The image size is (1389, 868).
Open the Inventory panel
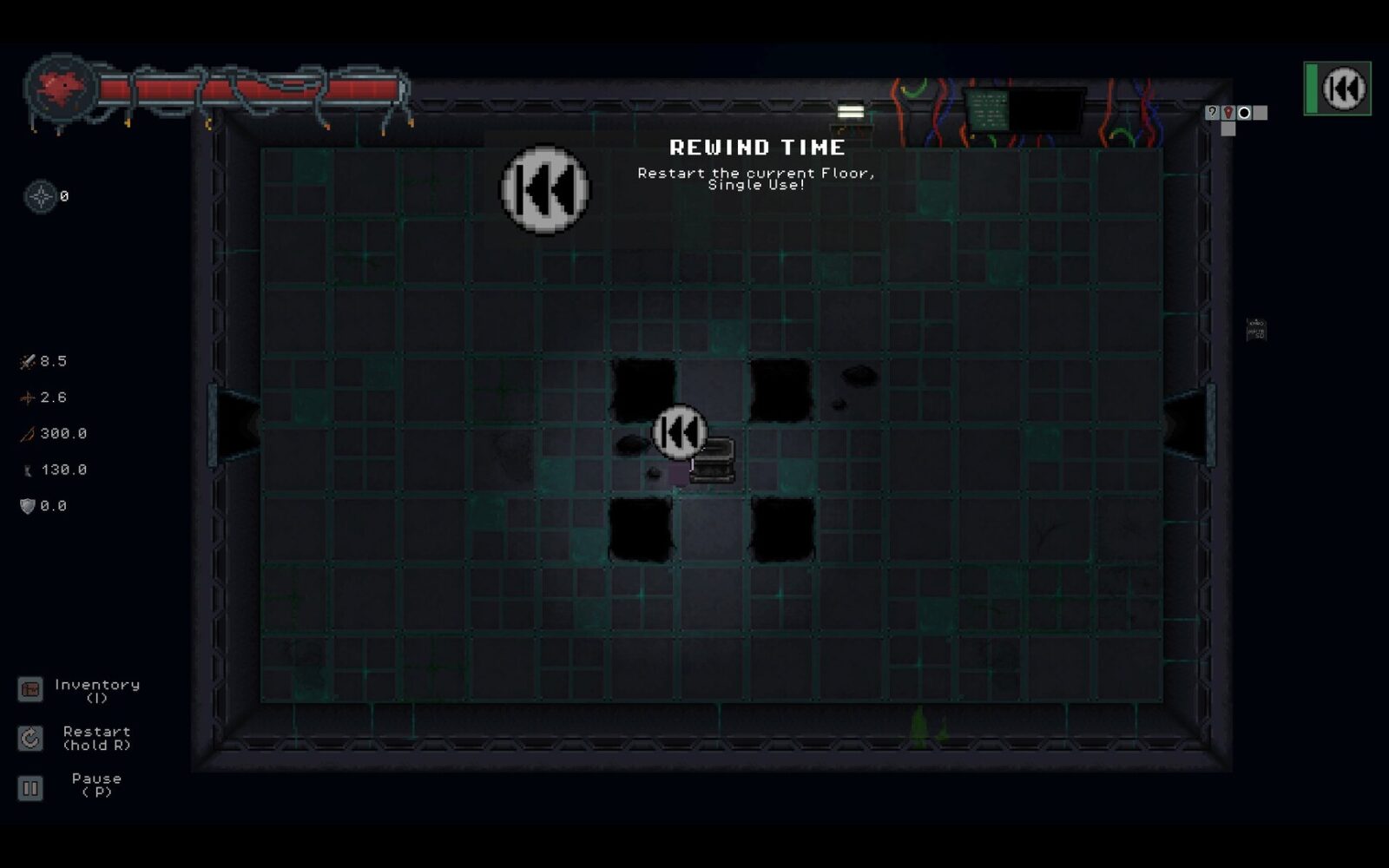pyautogui.click(x=31, y=690)
